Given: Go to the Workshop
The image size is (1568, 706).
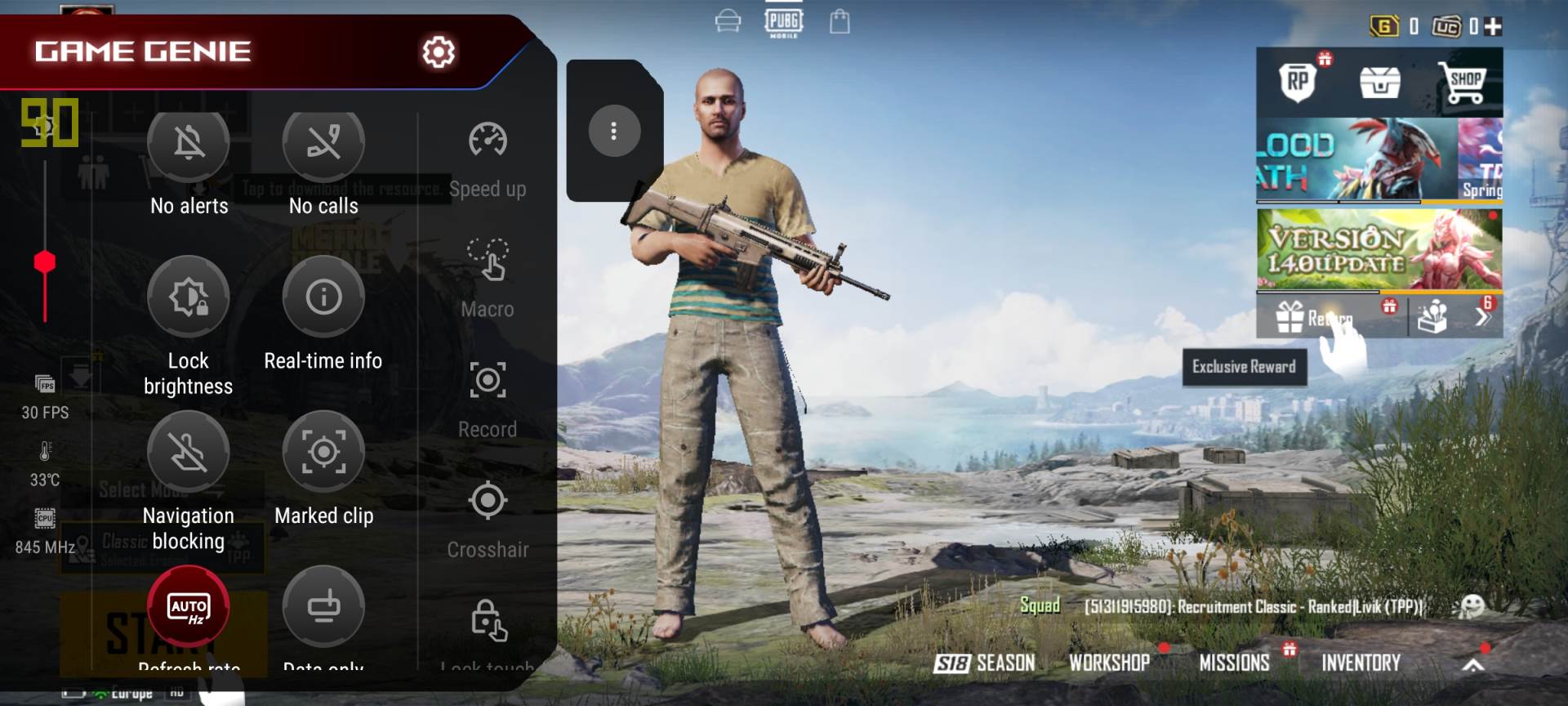Looking at the screenshot, I should pyautogui.click(x=1109, y=663).
